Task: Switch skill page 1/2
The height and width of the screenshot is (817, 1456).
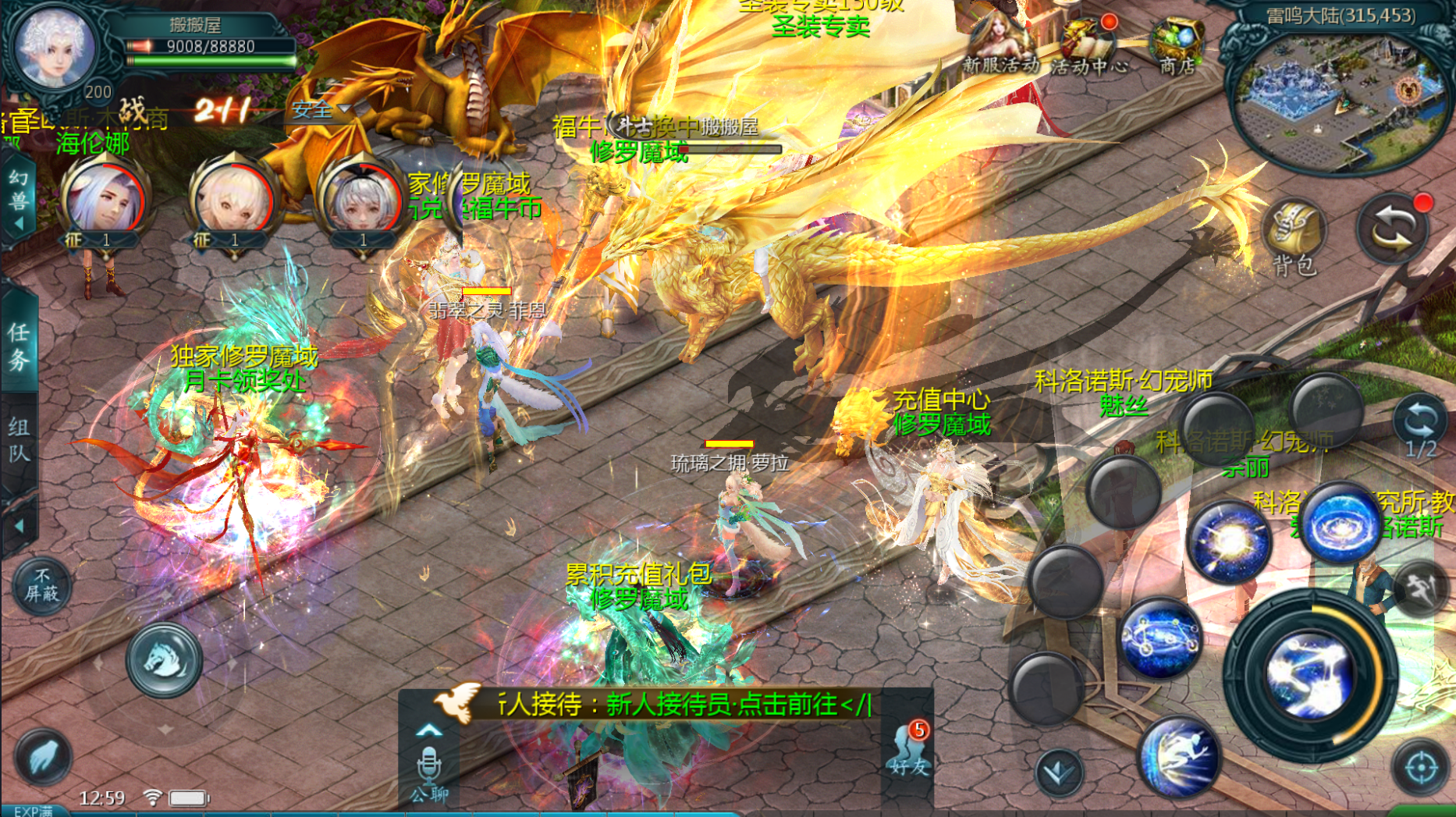Action: click(1420, 427)
